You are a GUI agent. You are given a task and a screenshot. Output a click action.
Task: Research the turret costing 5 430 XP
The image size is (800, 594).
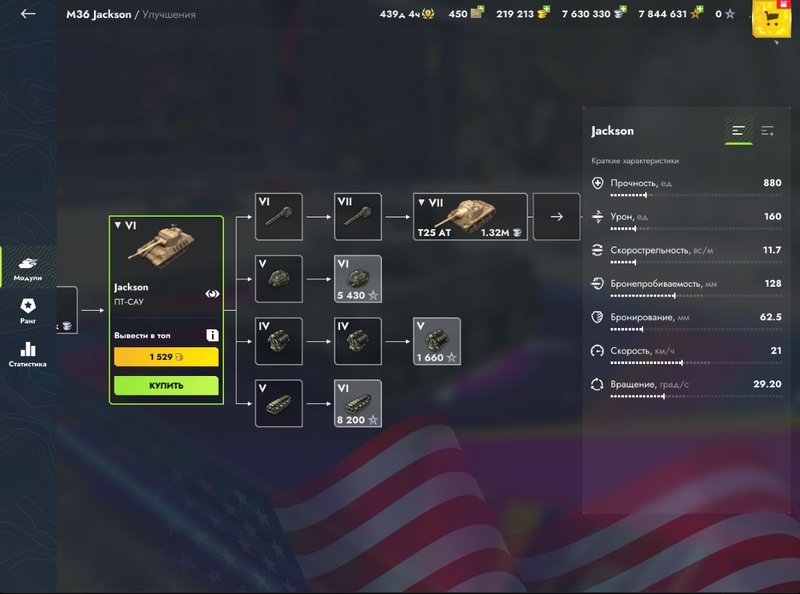click(x=358, y=279)
